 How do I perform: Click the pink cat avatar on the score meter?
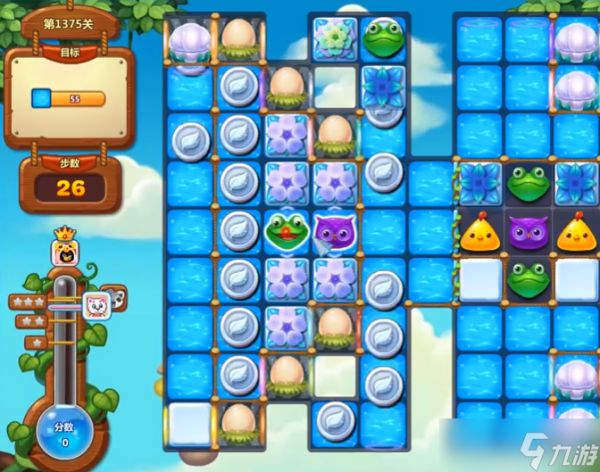(x=96, y=305)
